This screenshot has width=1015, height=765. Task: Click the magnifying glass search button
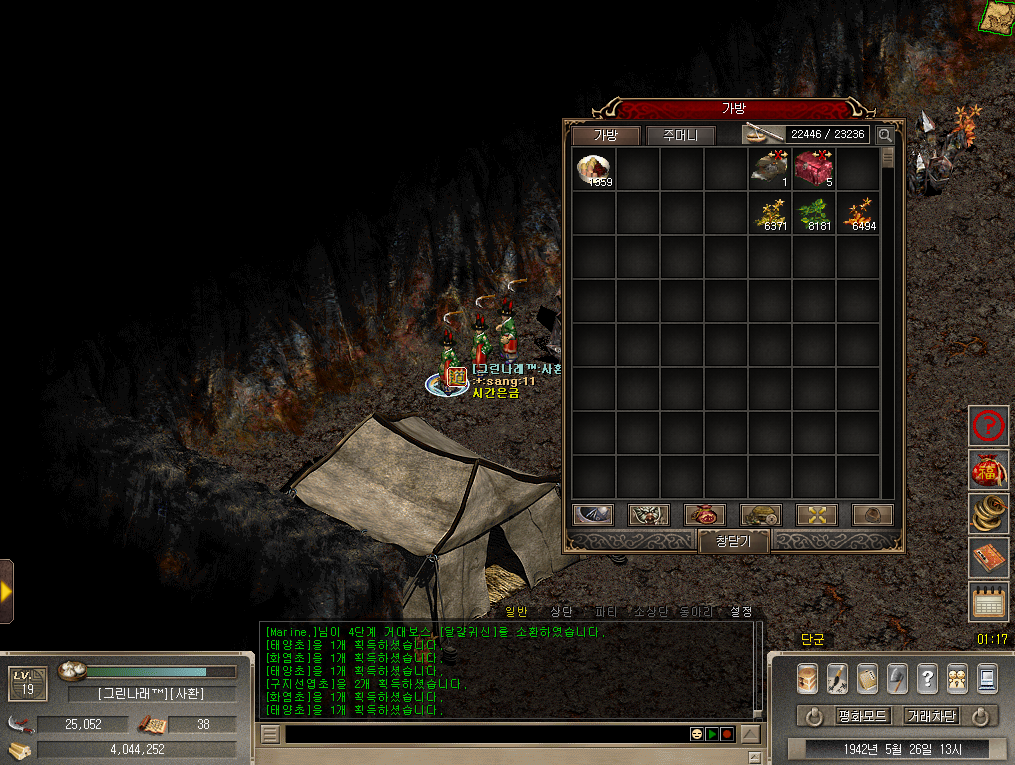885,135
